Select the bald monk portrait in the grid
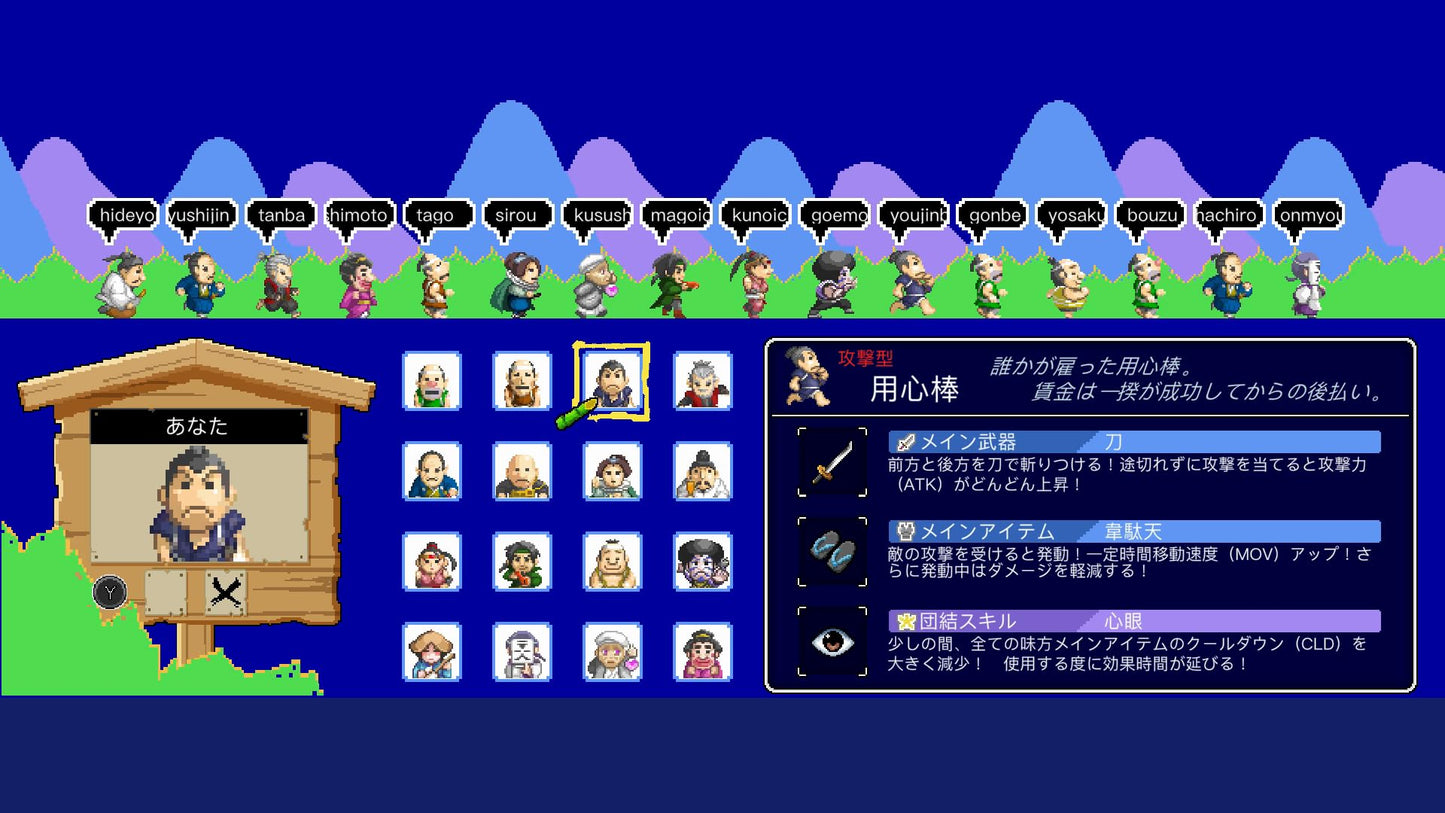The image size is (1445, 813). coord(522,470)
